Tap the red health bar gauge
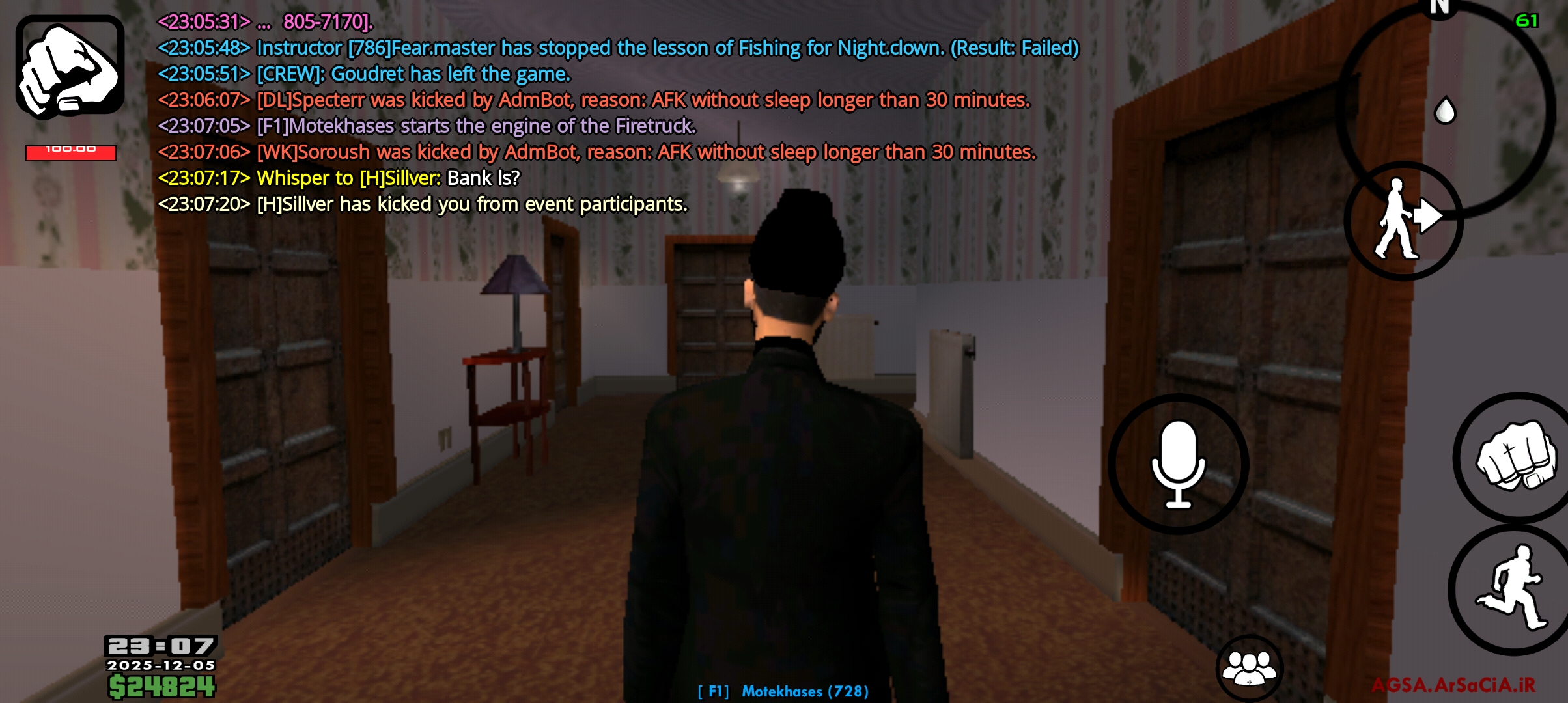The height and width of the screenshot is (703, 1568). pyautogui.click(x=70, y=154)
